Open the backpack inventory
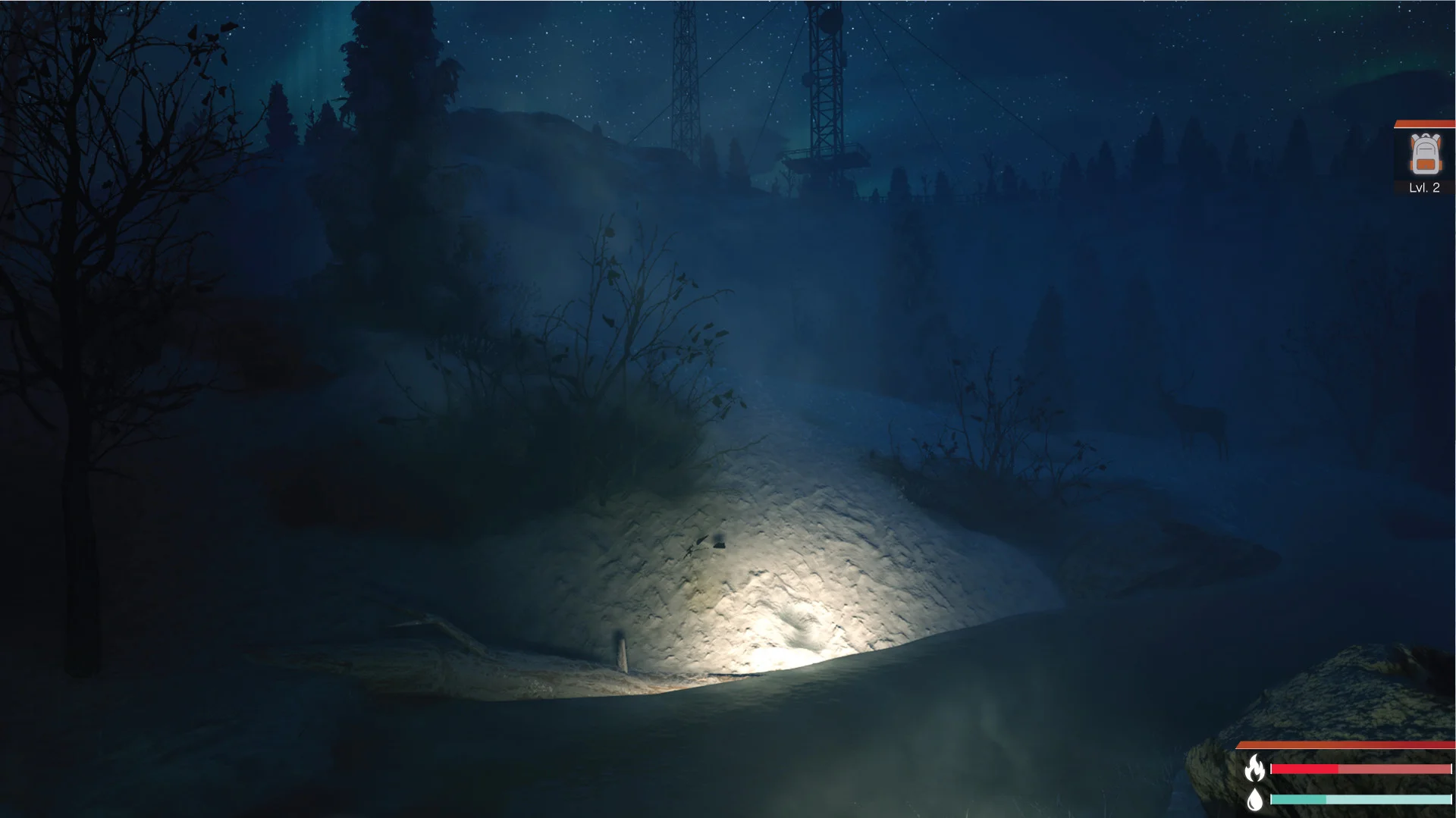Image resolution: width=1456 pixels, height=818 pixels. (1424, 155)
